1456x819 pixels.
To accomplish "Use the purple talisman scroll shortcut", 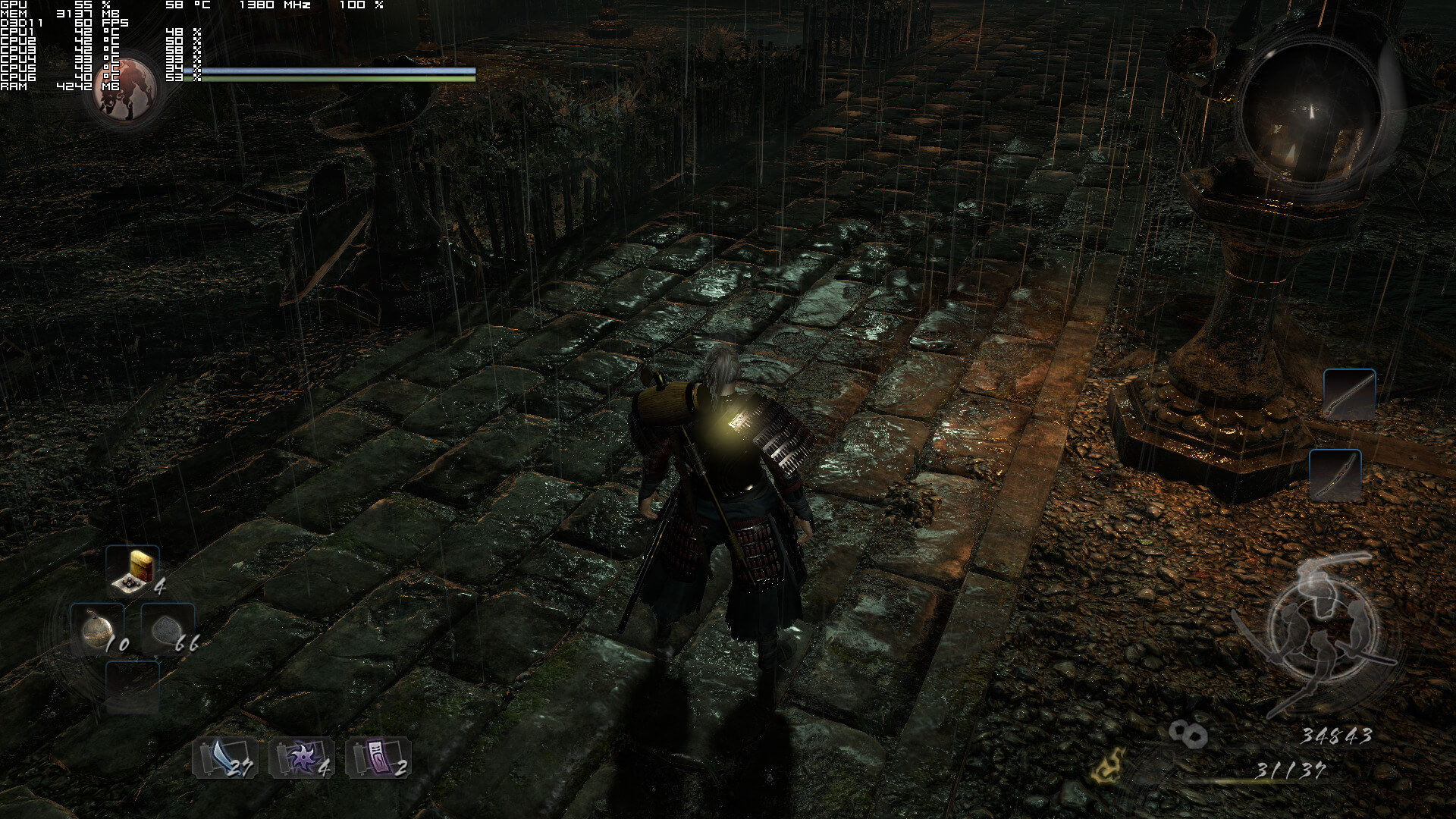I will [x=378, y=757].
